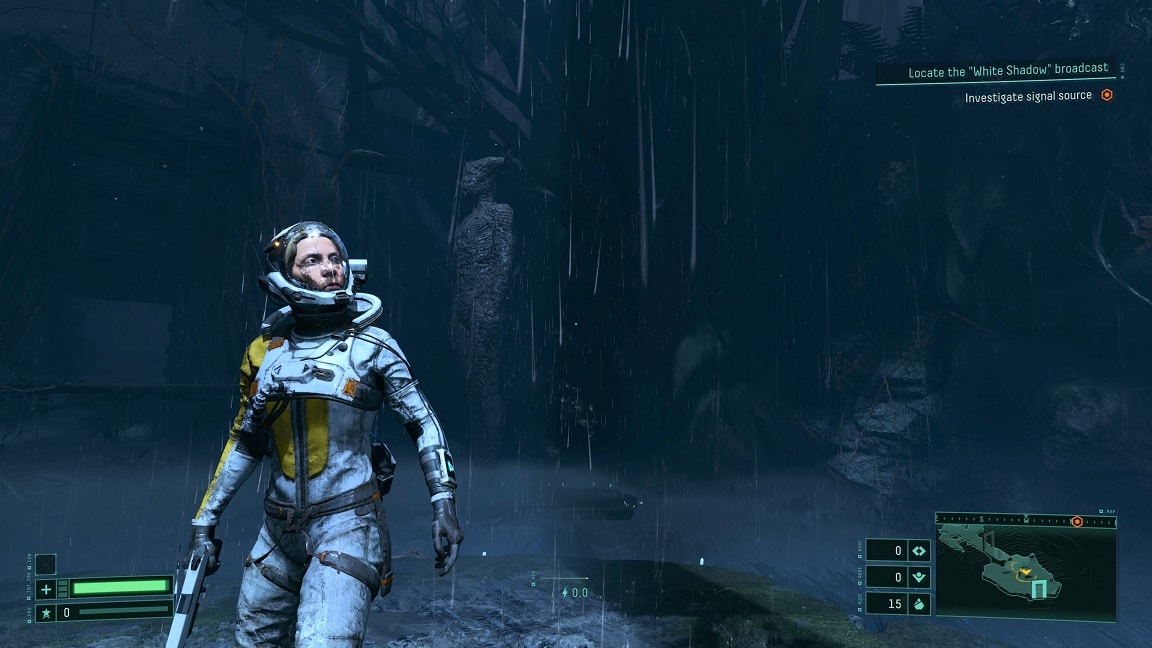Click the orange hexagon objective marker beside the sub-objective
Image resolution: width=1152 pixels, height=648 pixels.
point(1107,96)
